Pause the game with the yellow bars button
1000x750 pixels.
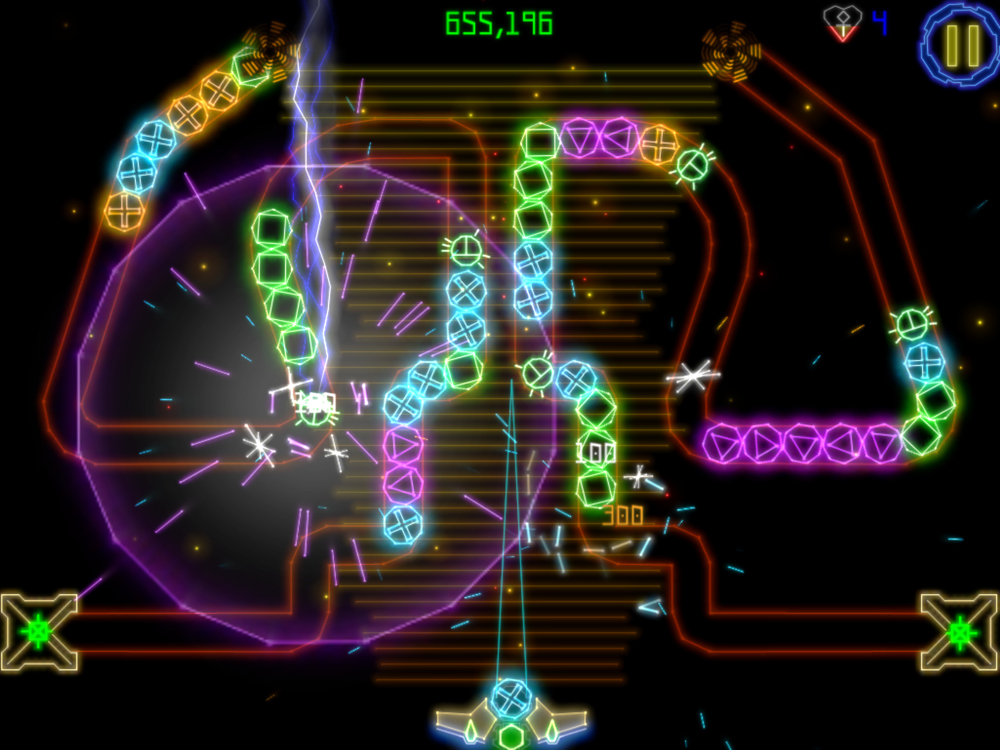click(x=961, y=43)
